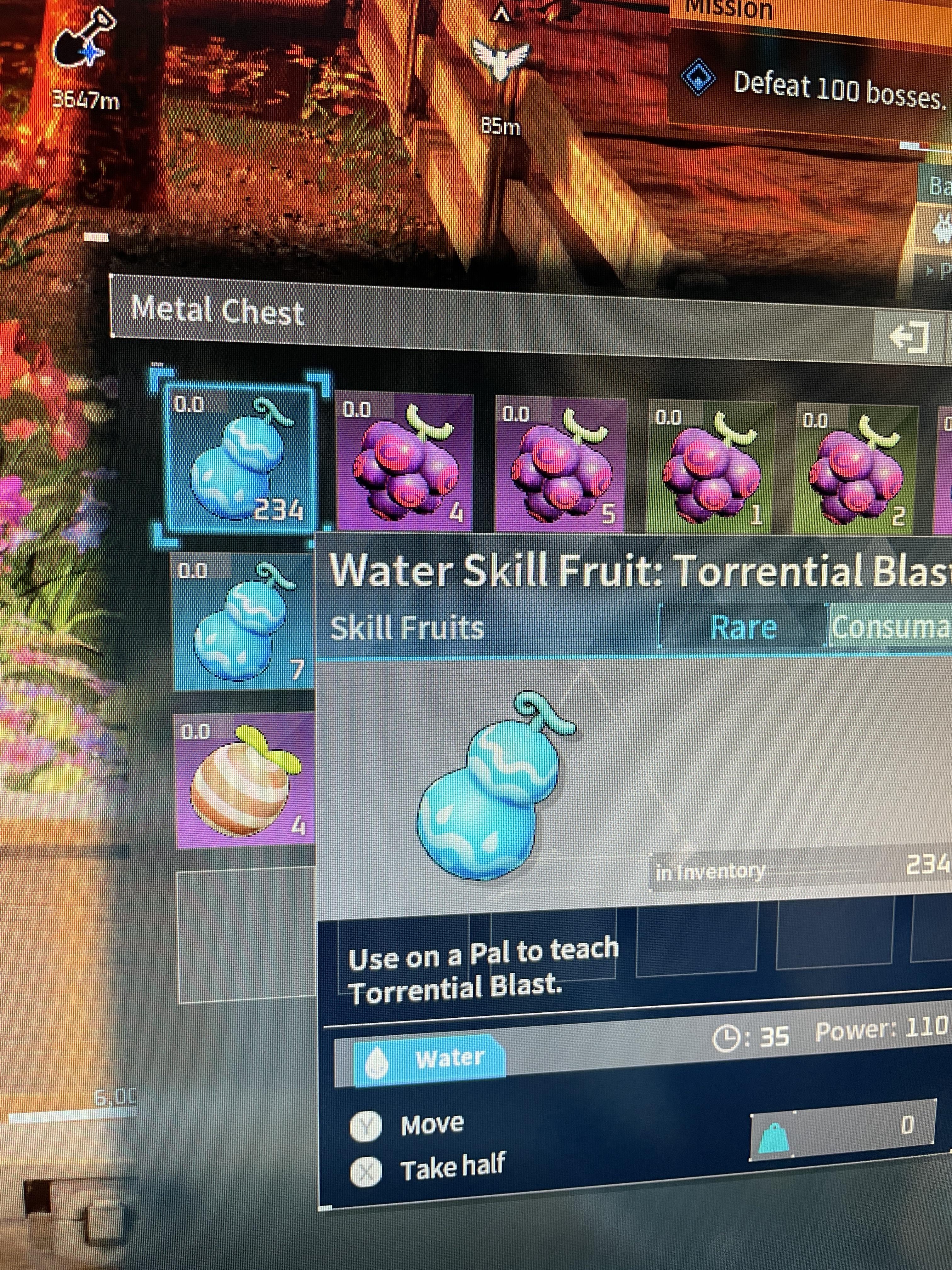Viewport: 952px width, 1270px height.
Task: Click the arrow transfer button on Metal Chest header
Action: [909, 337]
